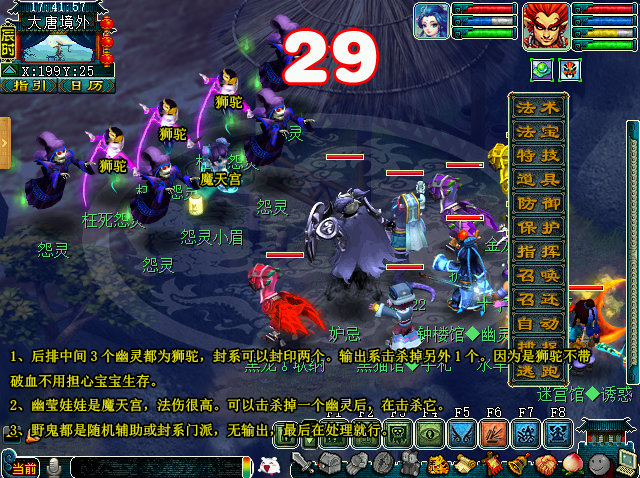This screenshot has height=478, width=640.
Task: Open the 指引 guide button
Action: (x=28, y=86)
